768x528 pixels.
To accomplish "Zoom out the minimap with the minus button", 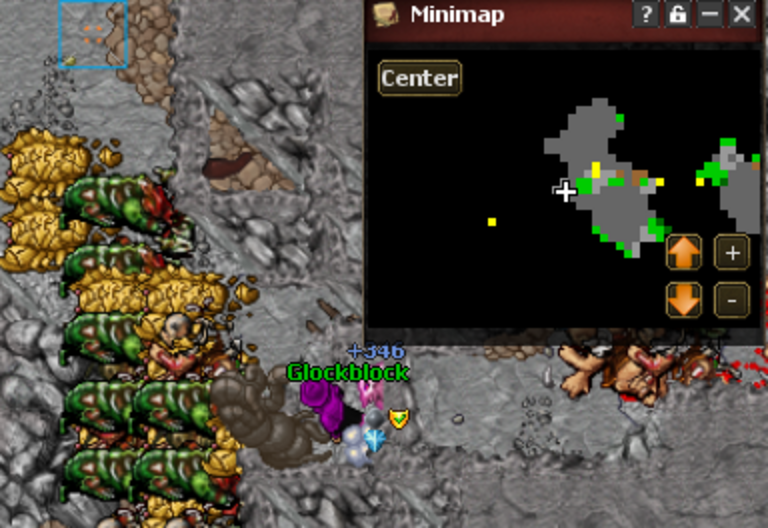I will point(732,299).
